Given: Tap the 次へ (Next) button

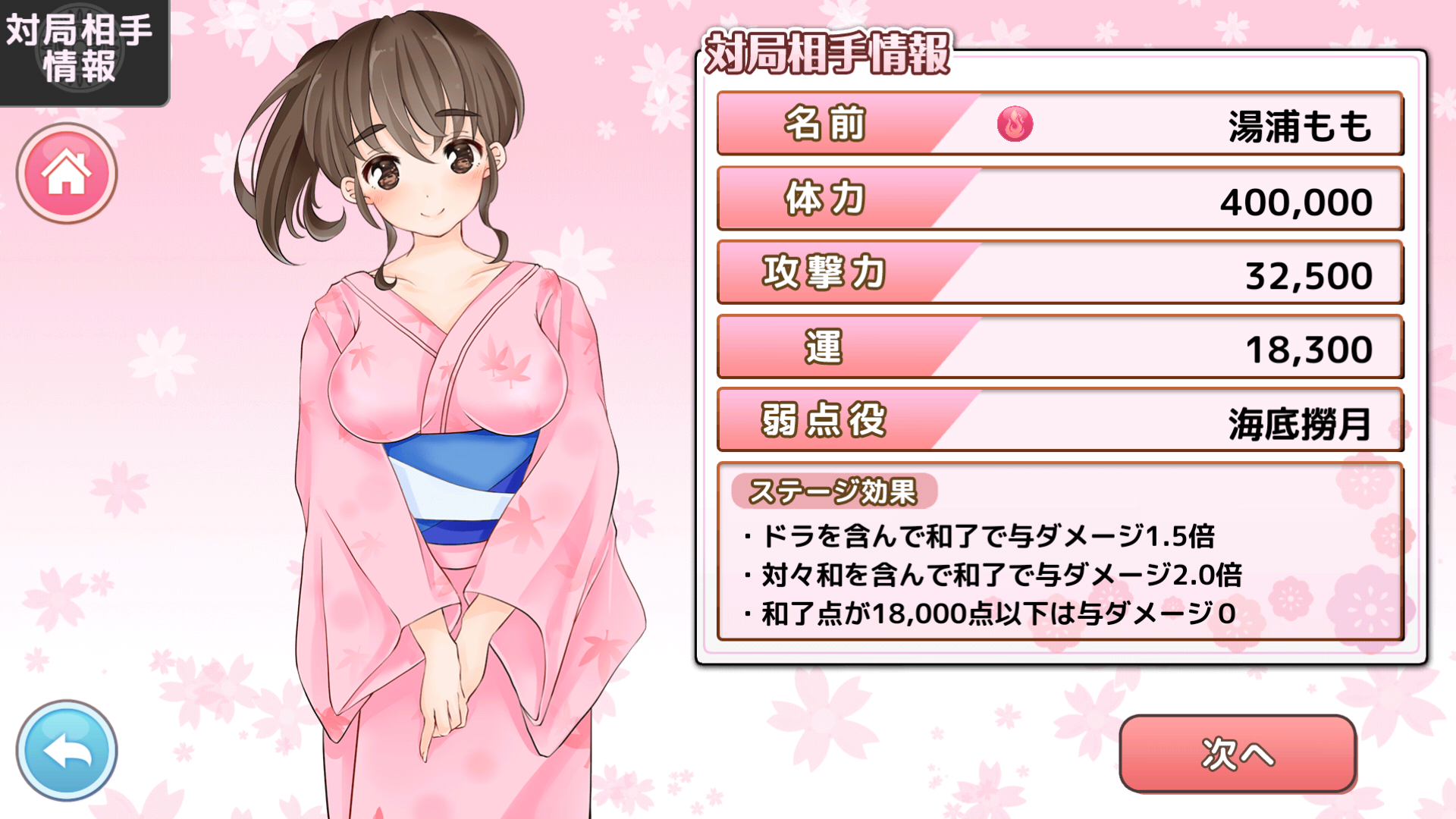Looking at the screenshot, I should (1238, 754).
